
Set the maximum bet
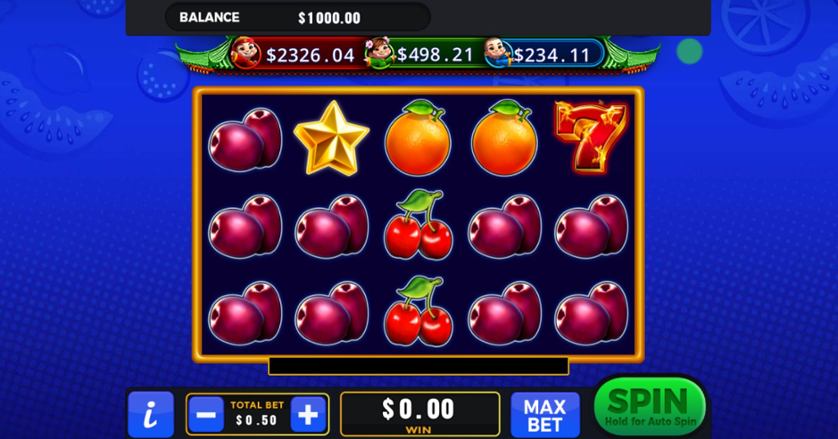545,414
